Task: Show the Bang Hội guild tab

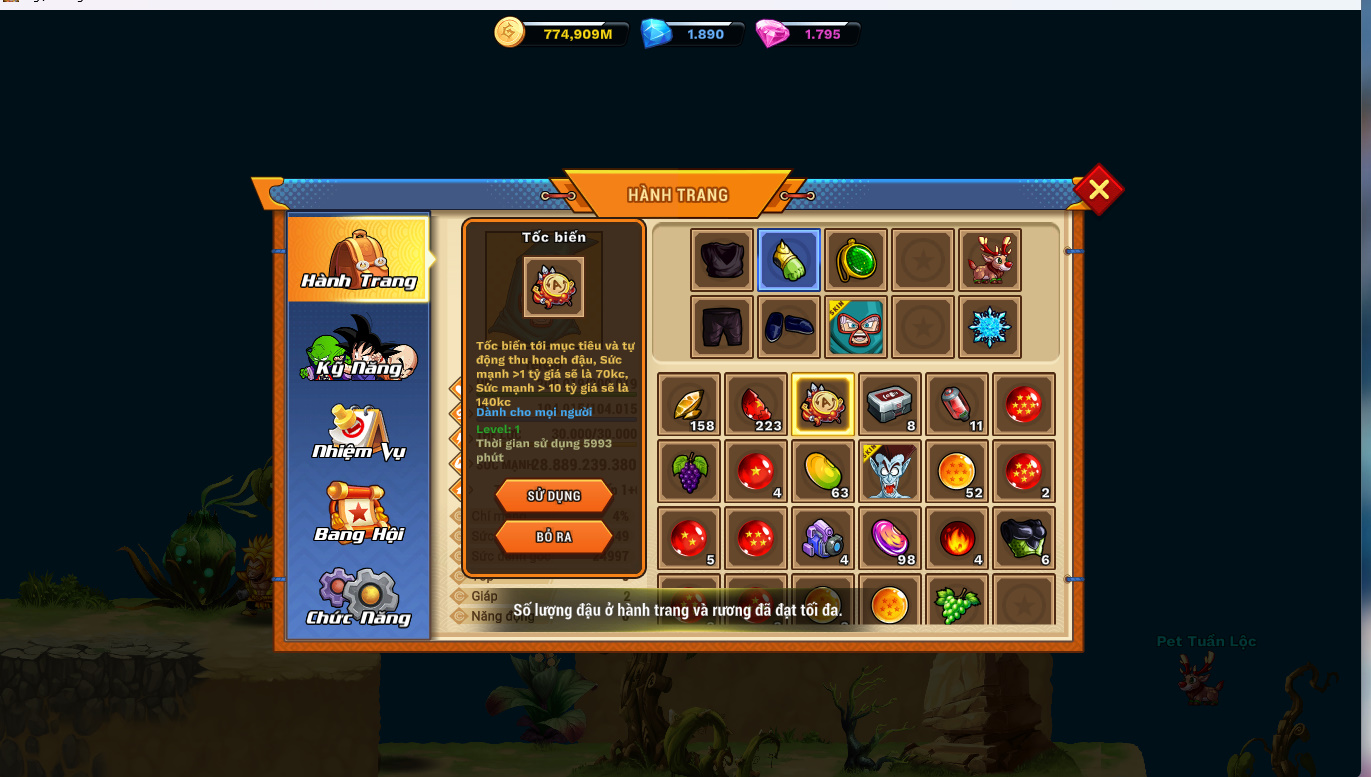Action: click(358, 514)
